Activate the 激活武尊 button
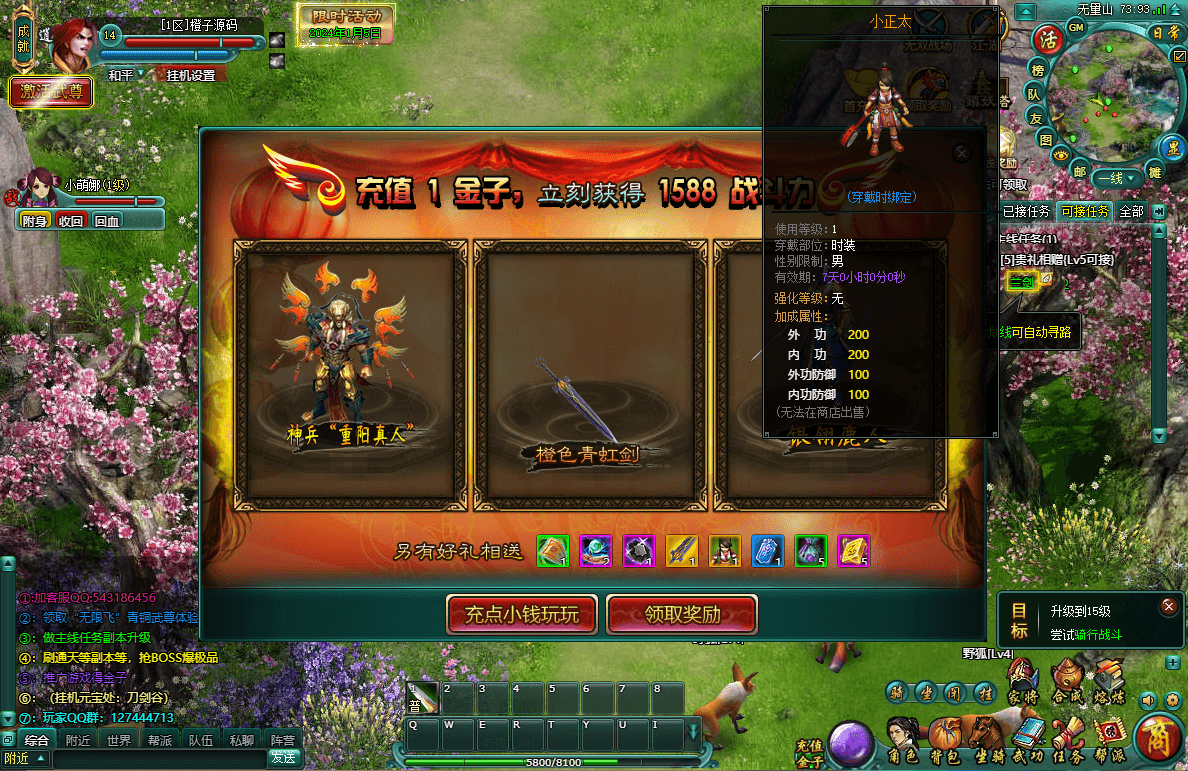This screenshot has width=1188, height=771. (x=51, y=92)
